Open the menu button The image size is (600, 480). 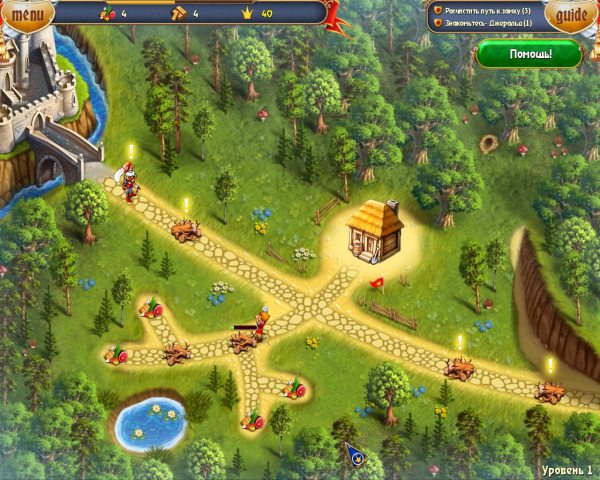point(31,15)
